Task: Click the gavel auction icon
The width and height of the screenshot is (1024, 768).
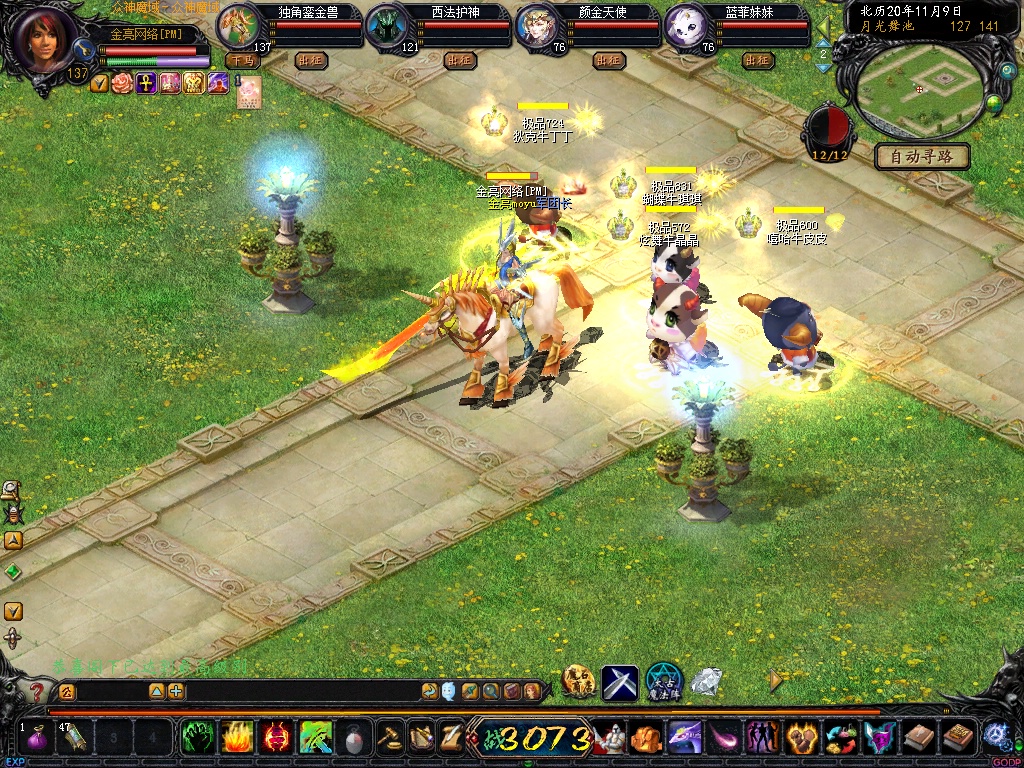Action: pyautogui.click(x=389, y=739)
